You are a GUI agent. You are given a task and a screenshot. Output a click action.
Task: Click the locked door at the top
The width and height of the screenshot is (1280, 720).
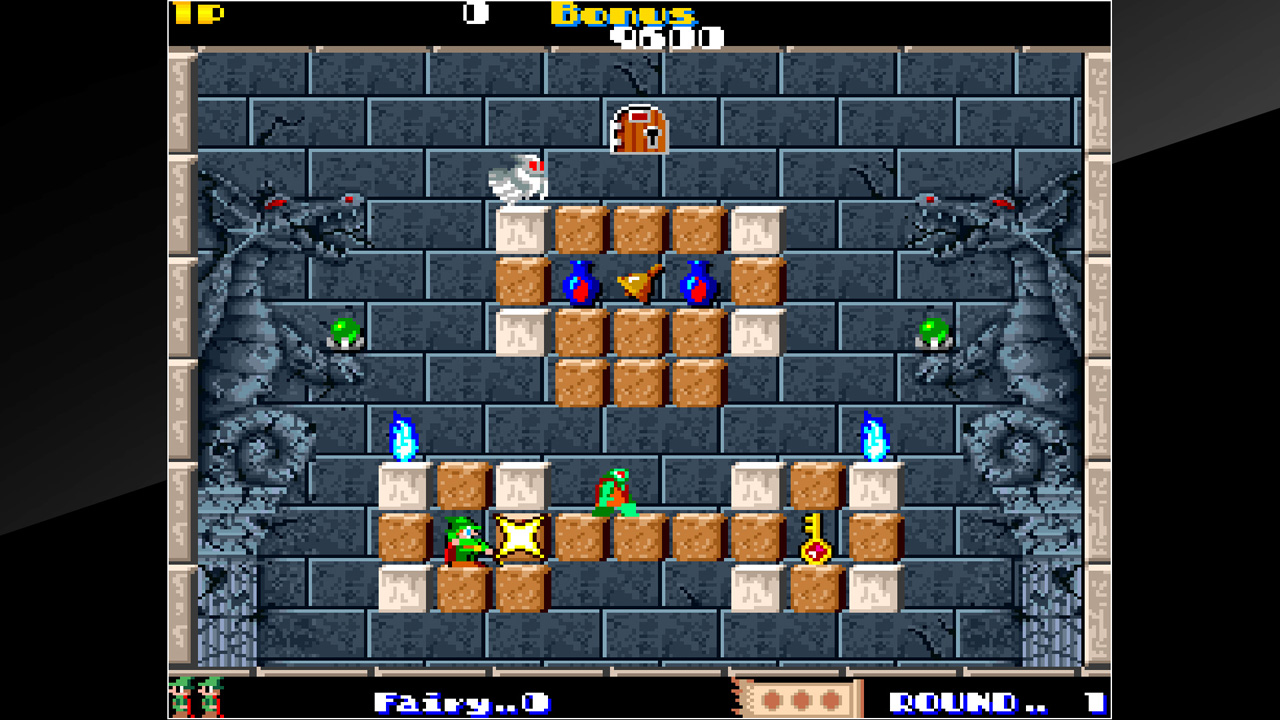[x=637, y=132]
